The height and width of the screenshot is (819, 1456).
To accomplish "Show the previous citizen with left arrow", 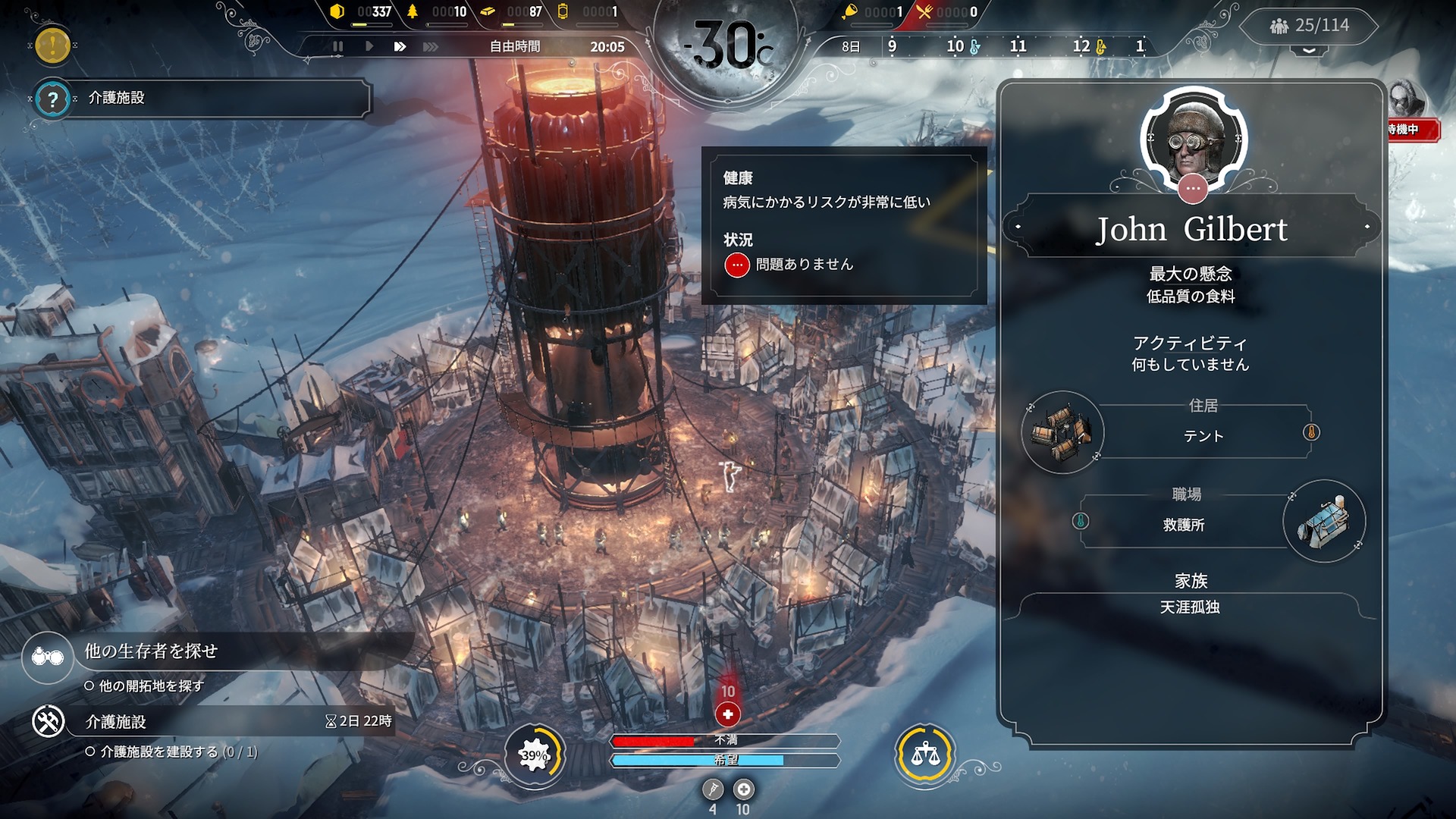I will [x=1018, y=227].
